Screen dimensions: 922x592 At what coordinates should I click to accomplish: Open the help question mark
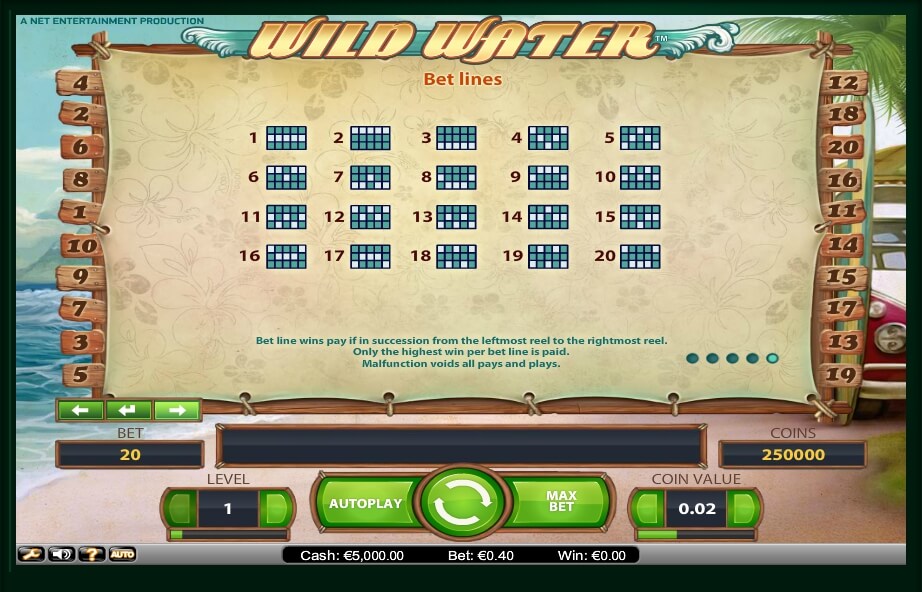click(x=92, y=554)
